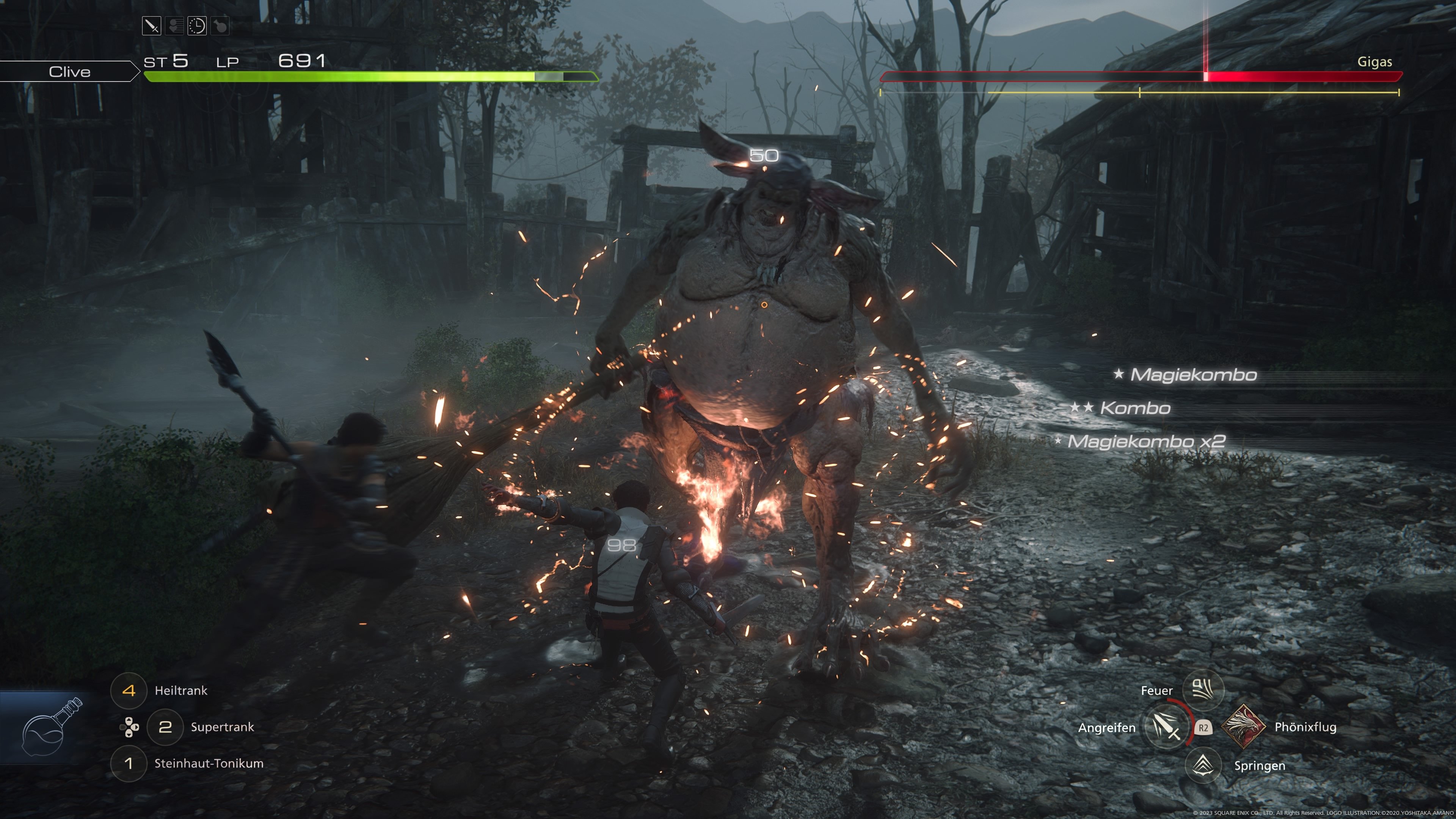Select the dimmed character-with-lines status icon
The width and height of the screenshot is (1456, 819).
[175, 26]
